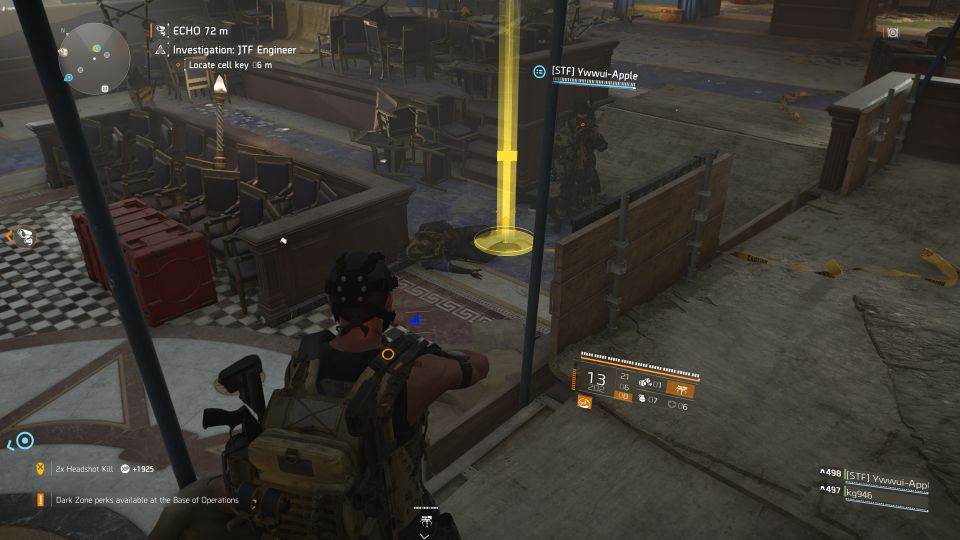The image size is (960, 540).
Task: Select Ywwui-Apple in the group list
Action: coord(888,473)
